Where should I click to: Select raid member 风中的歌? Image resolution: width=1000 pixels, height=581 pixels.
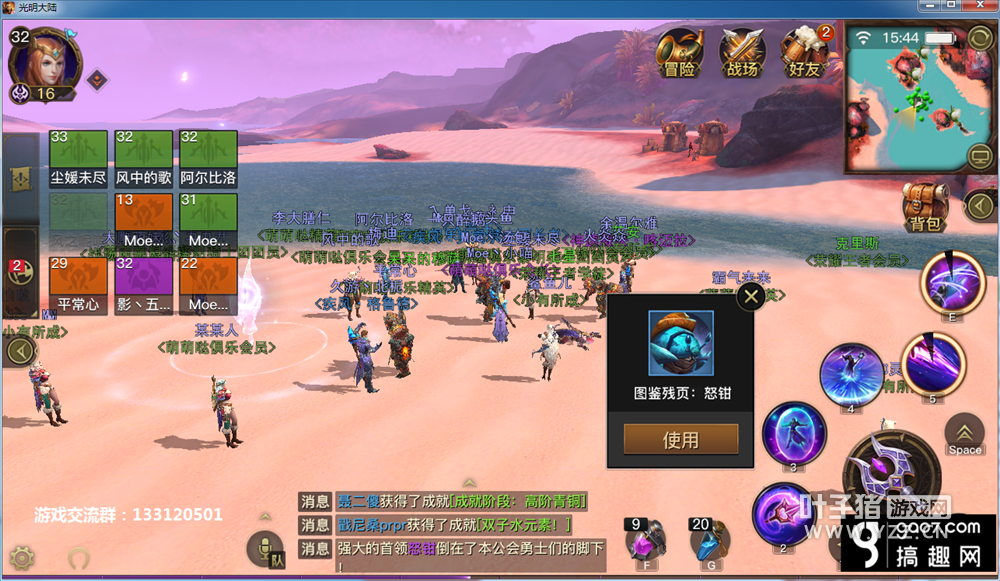[143, 159]
